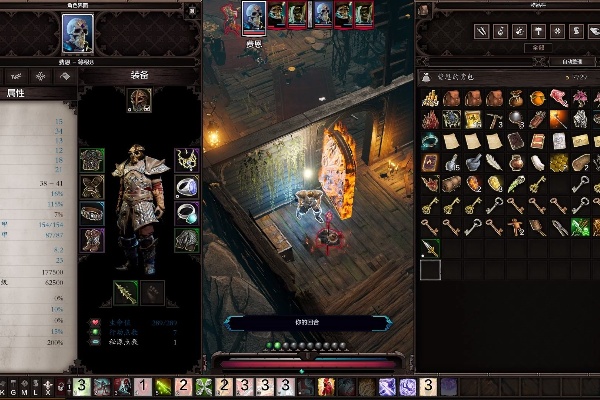Image resolution: width=600 pixels, height=400 pixels.
Task: Select the dagger in the bottom inventory row
Action: tap(430, 247)
